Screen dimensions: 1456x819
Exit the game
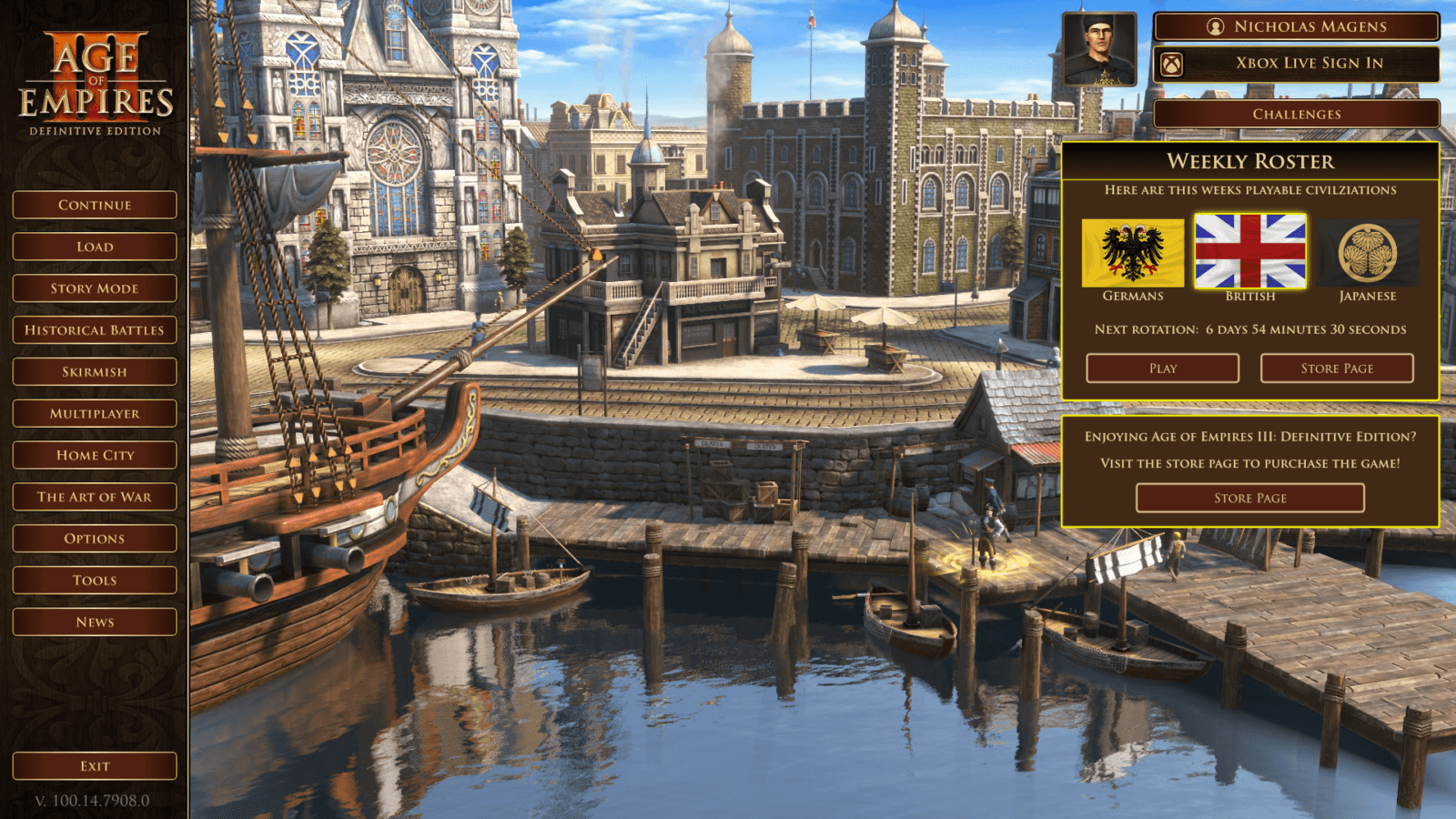pyautogui.click(x=94, y=765)
